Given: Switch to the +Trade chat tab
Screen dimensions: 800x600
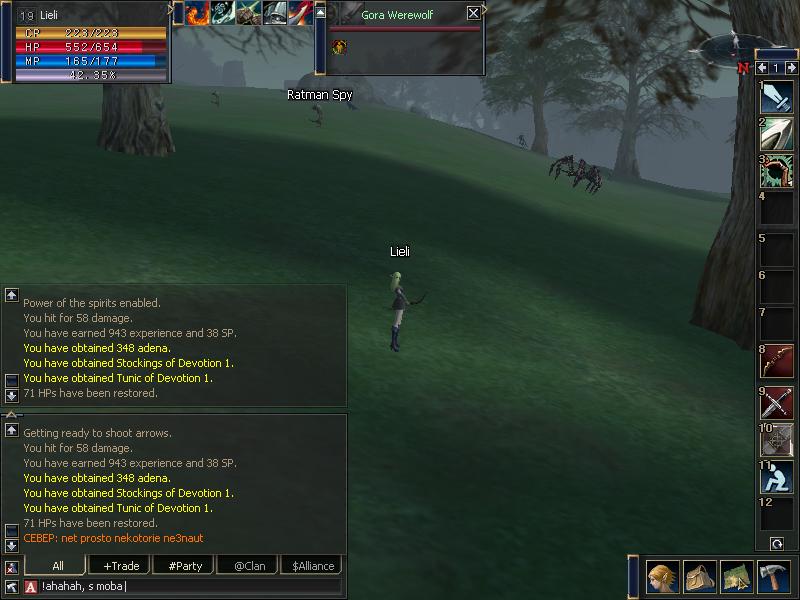Looking at the screenshot, I should point(121,565).
